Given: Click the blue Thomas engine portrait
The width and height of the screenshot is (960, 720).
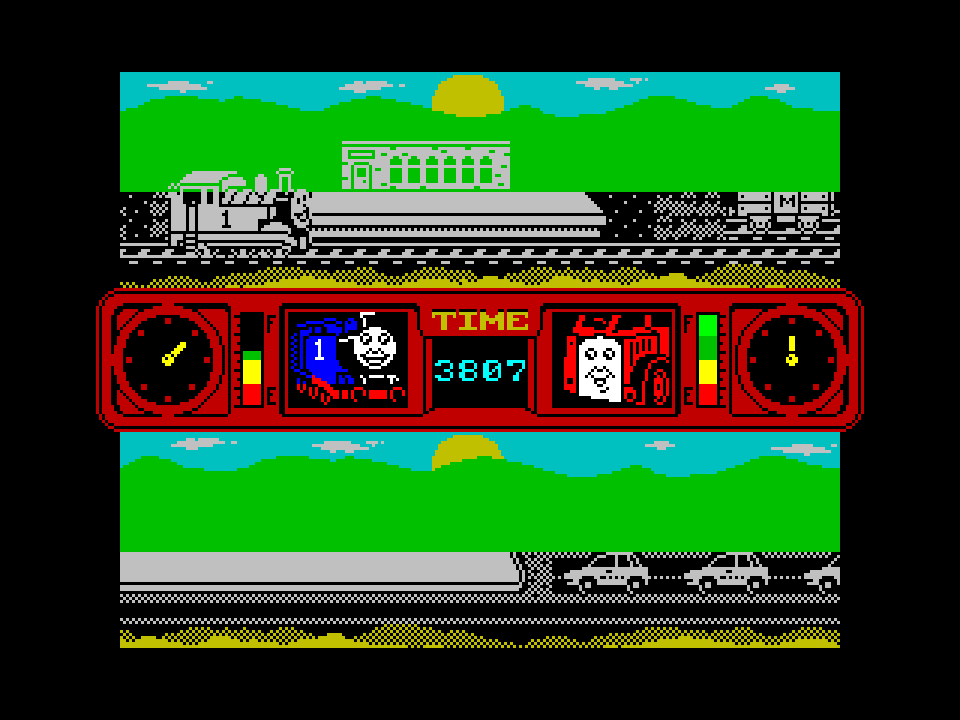Looking at the screenshot, I should pyautogui.click(x=348, y=360).
